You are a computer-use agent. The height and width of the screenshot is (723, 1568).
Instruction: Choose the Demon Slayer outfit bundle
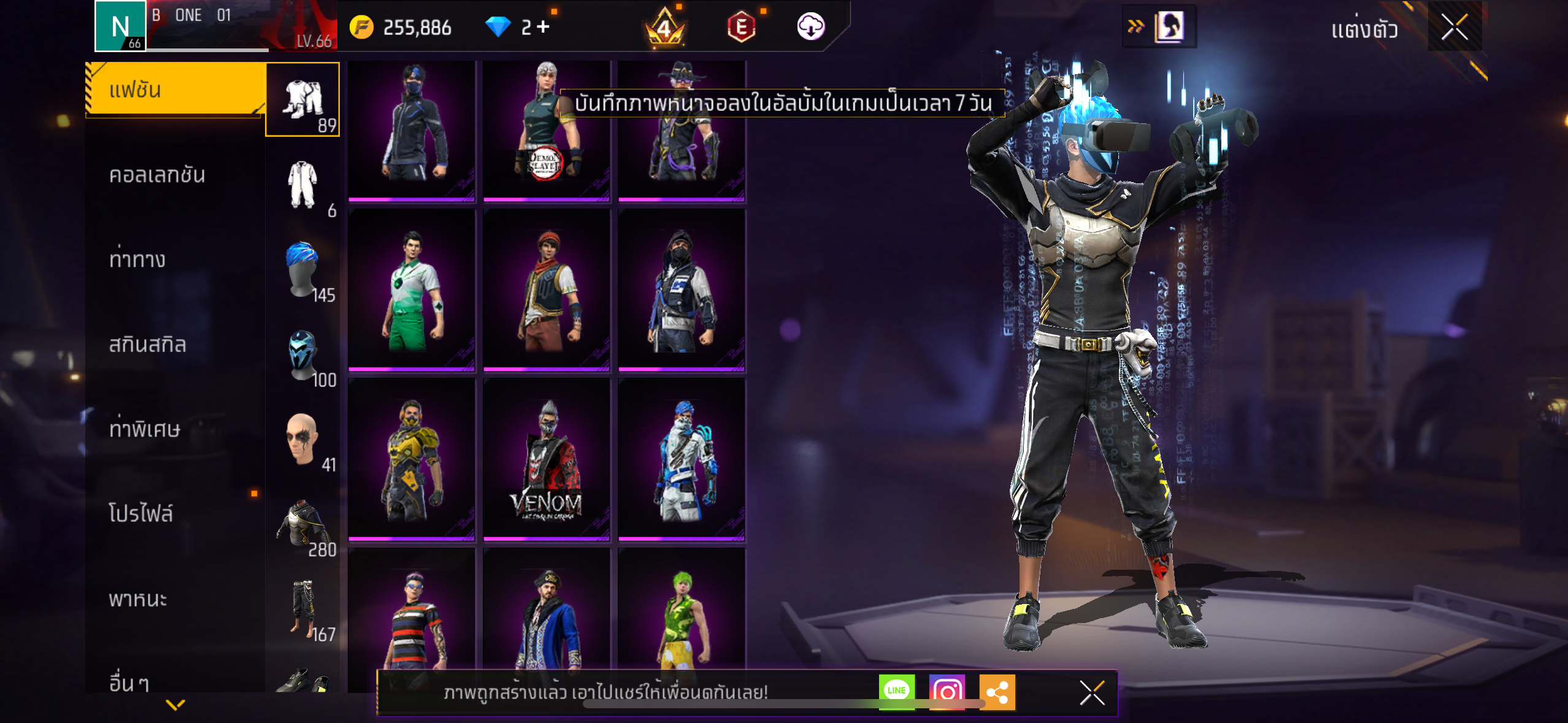point(546,130)
